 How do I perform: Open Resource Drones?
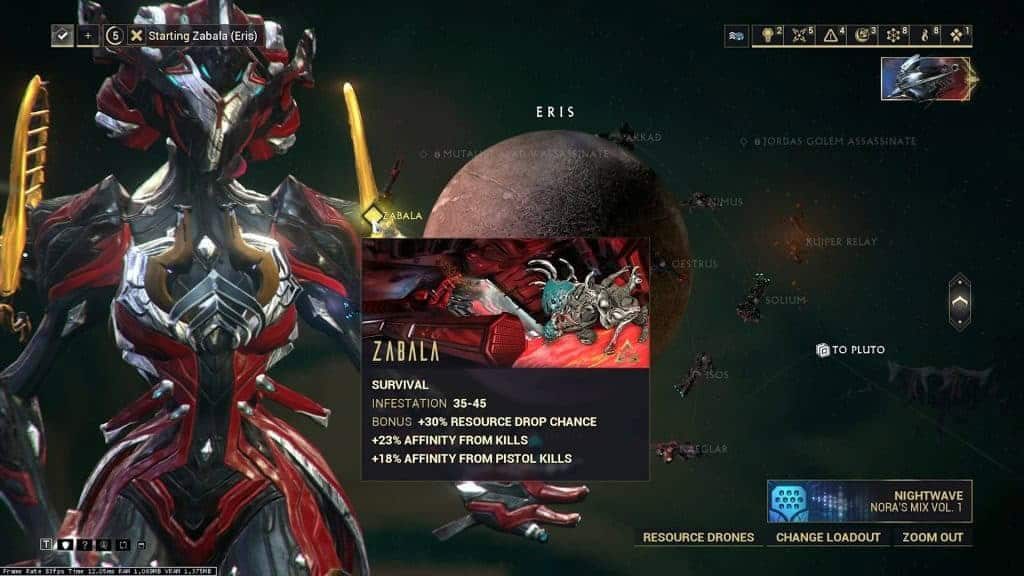tap(698, 537)
